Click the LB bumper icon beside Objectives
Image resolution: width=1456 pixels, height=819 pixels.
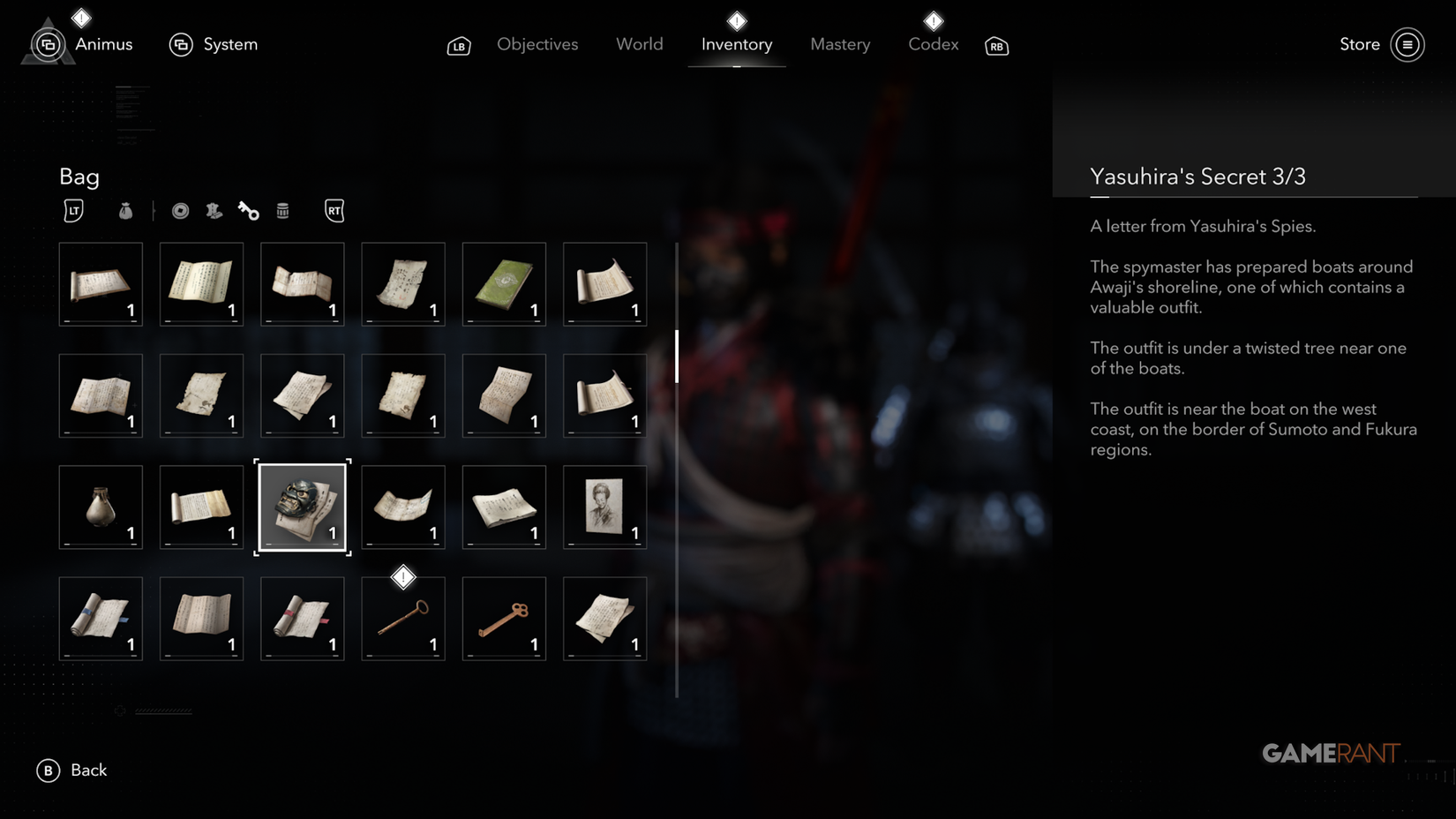[x=459, y=45]
